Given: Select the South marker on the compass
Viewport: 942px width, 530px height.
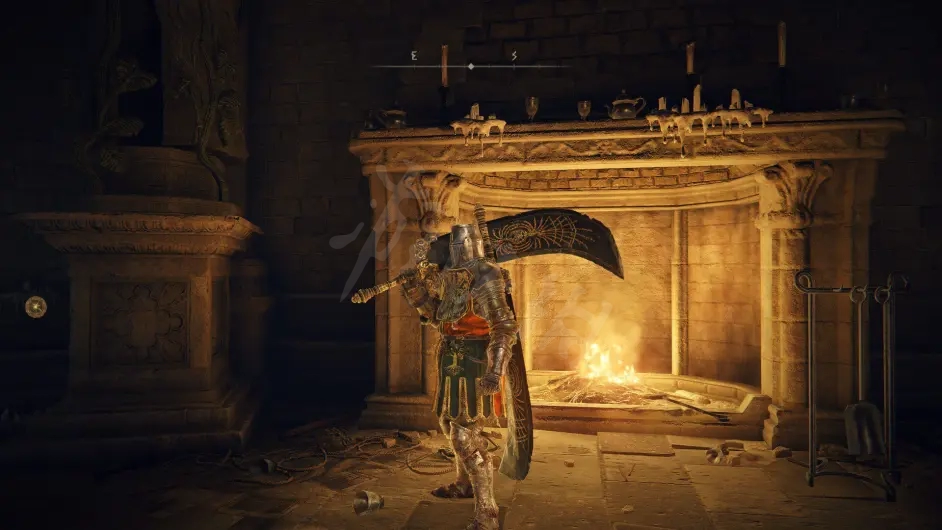Looking at the screenshot, I should coord(514,56).
